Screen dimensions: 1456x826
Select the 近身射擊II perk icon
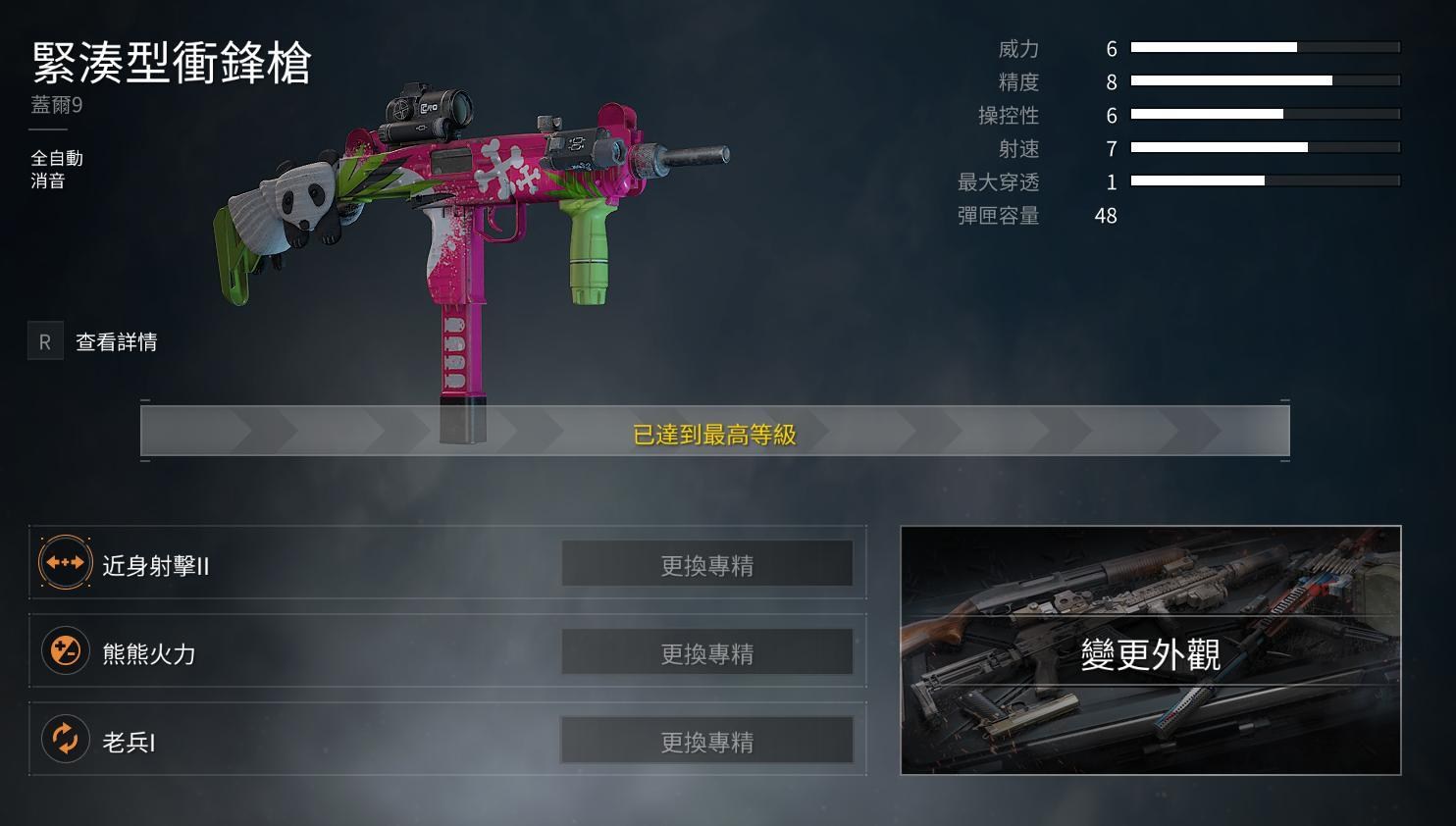pos(65,562)
